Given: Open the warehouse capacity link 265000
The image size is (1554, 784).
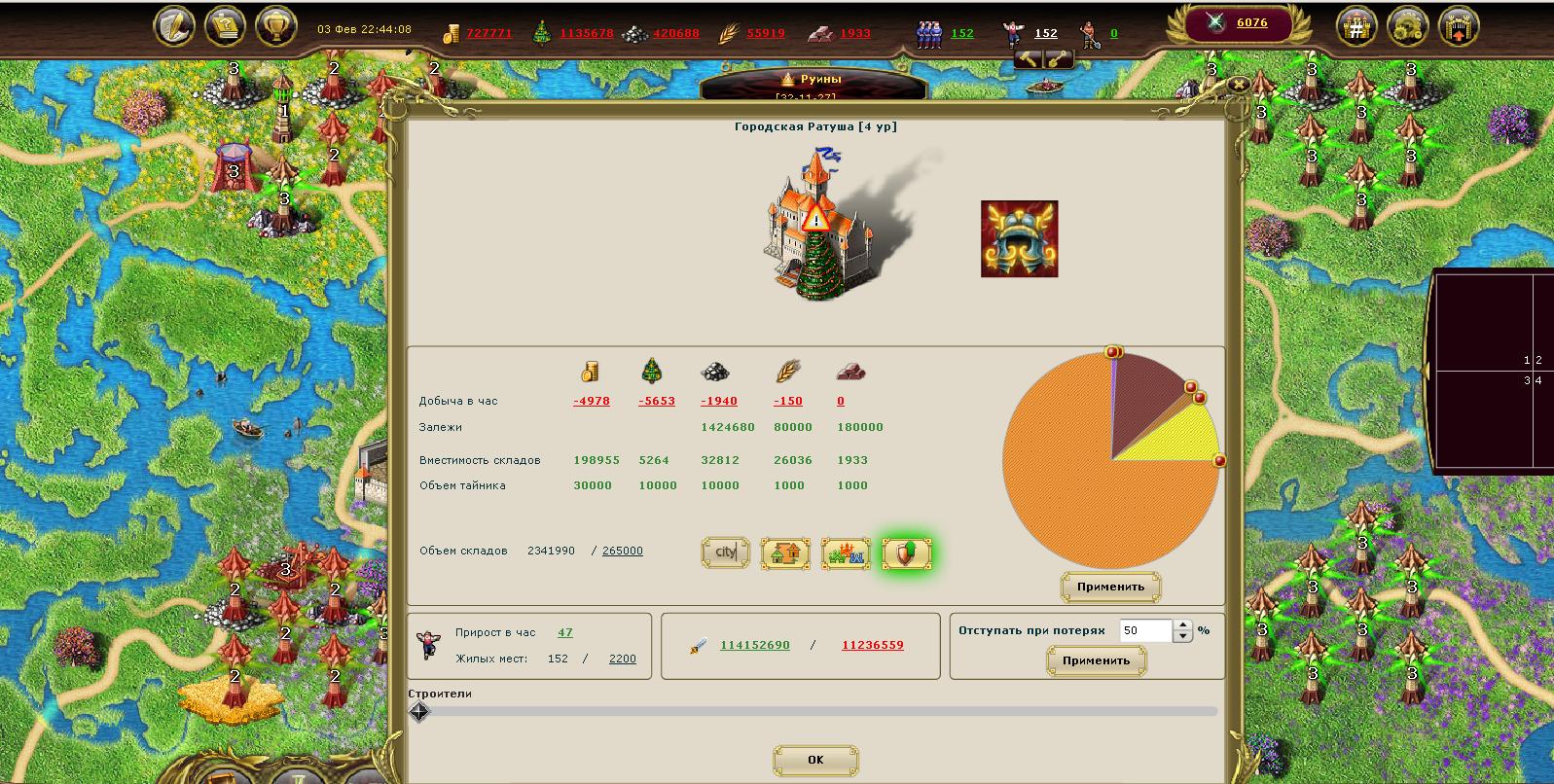Looking at the screenshot, I should click(622, 551).
